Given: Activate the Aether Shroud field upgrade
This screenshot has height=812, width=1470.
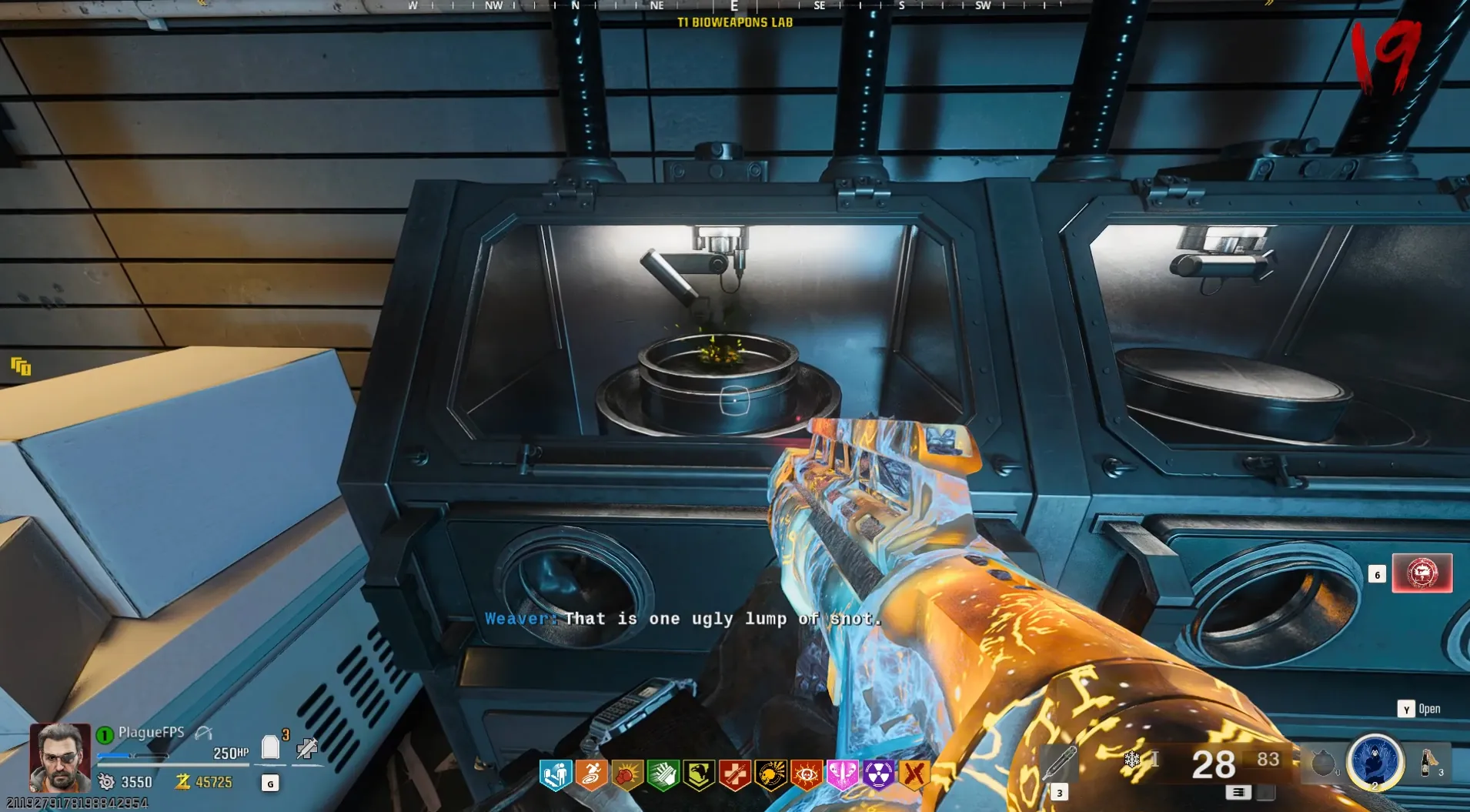Looking at the screenshot, I should 1375,762.
